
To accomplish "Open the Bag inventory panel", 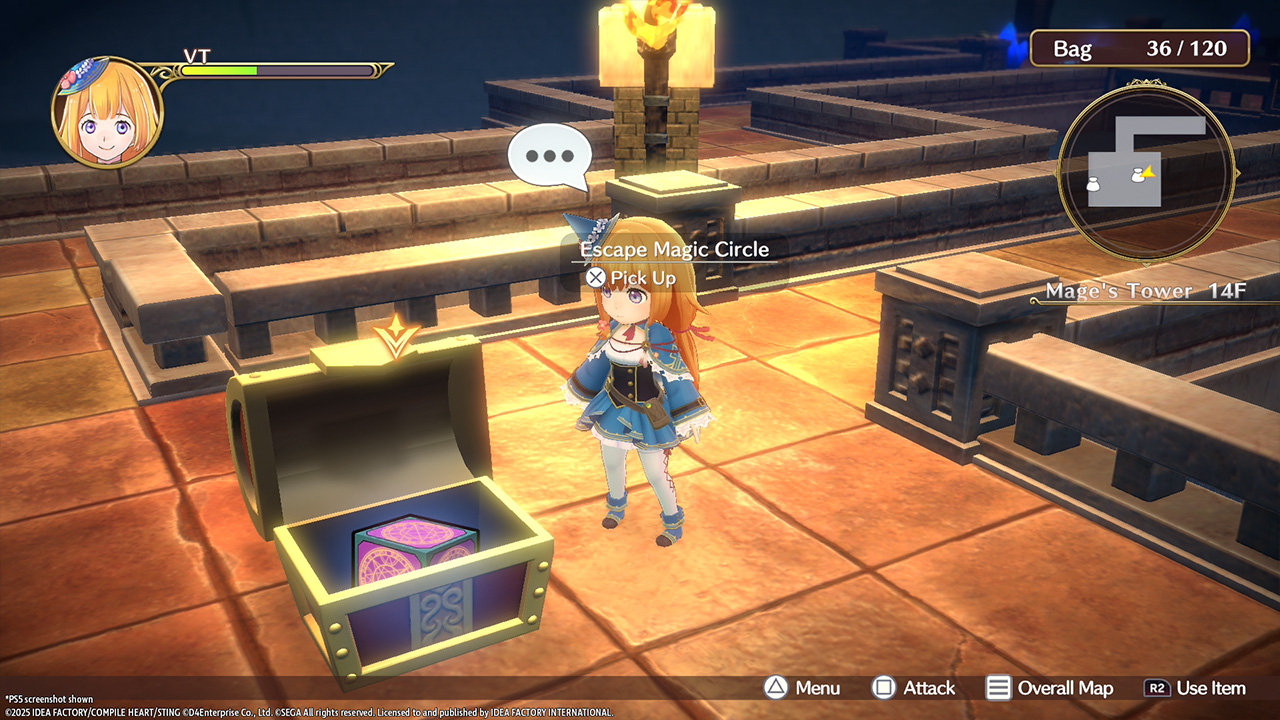I will (x=1139, y=48).
